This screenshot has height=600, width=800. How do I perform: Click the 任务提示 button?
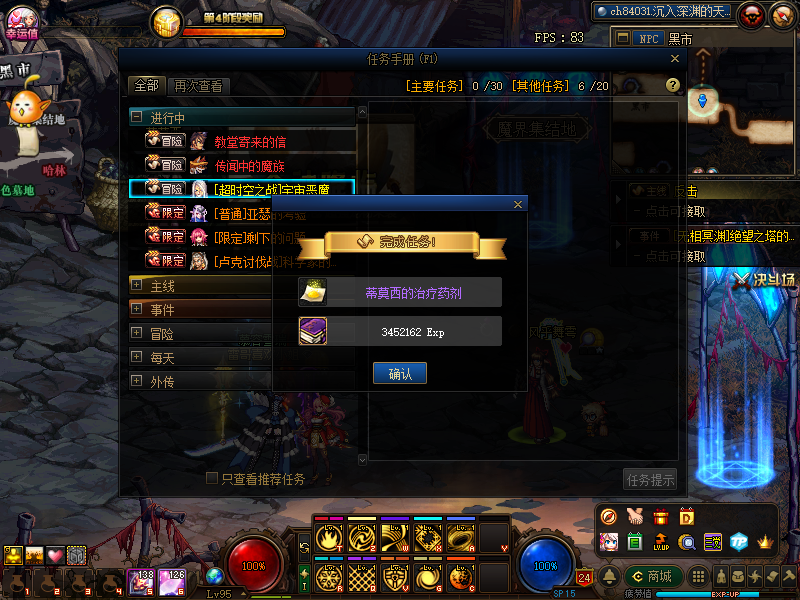650,479
